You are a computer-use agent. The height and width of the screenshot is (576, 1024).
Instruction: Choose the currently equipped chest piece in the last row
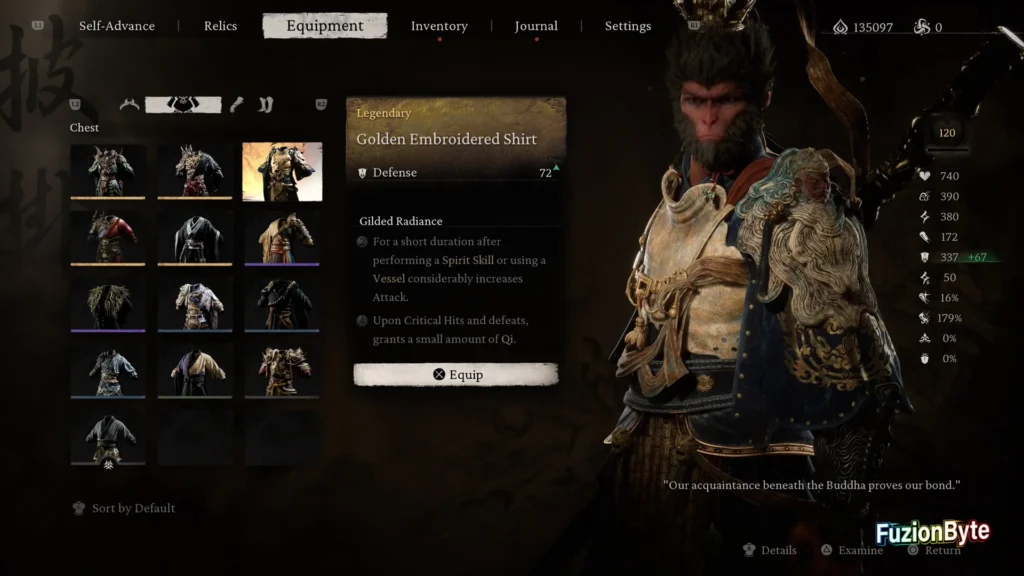[x=108, y=437]
